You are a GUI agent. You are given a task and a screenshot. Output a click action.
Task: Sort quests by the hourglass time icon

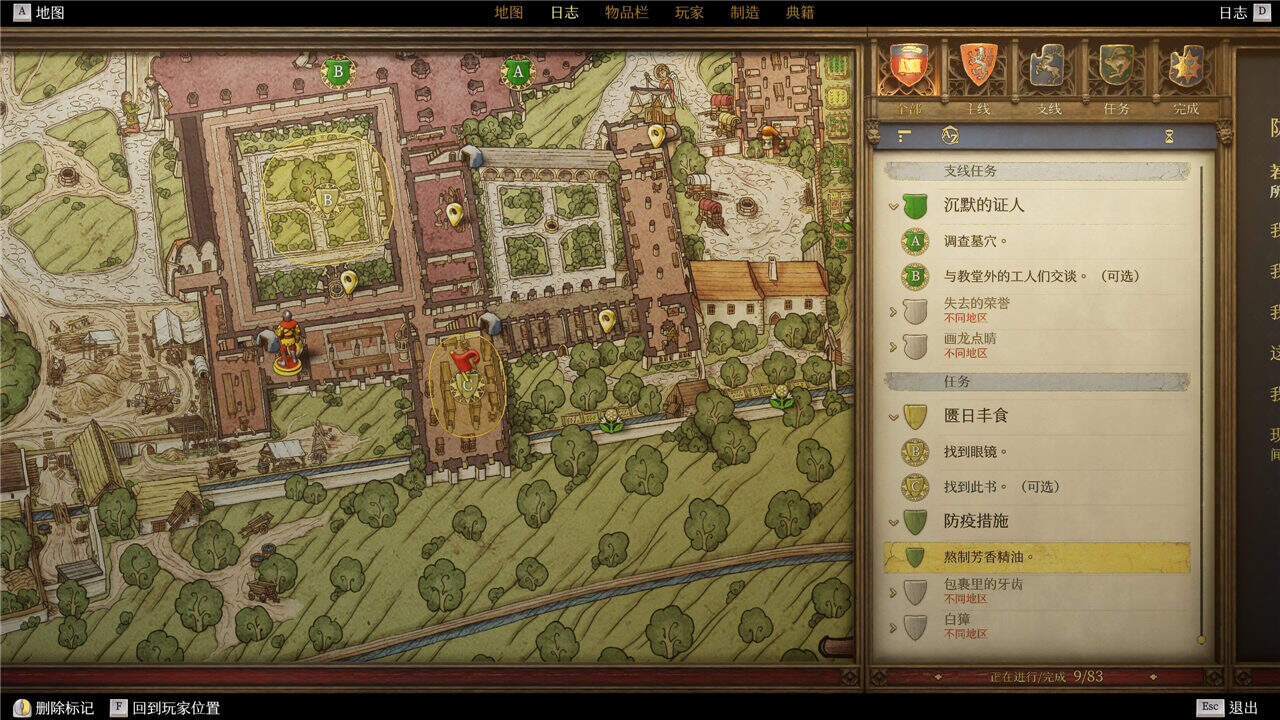point(1169,136)
